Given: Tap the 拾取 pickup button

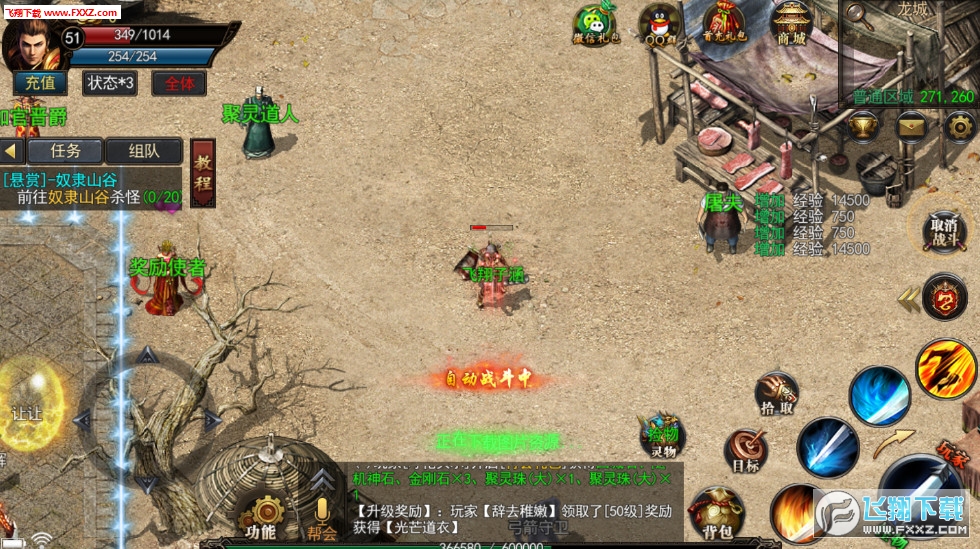Looking at the screenshot, I should click(775, 395).
